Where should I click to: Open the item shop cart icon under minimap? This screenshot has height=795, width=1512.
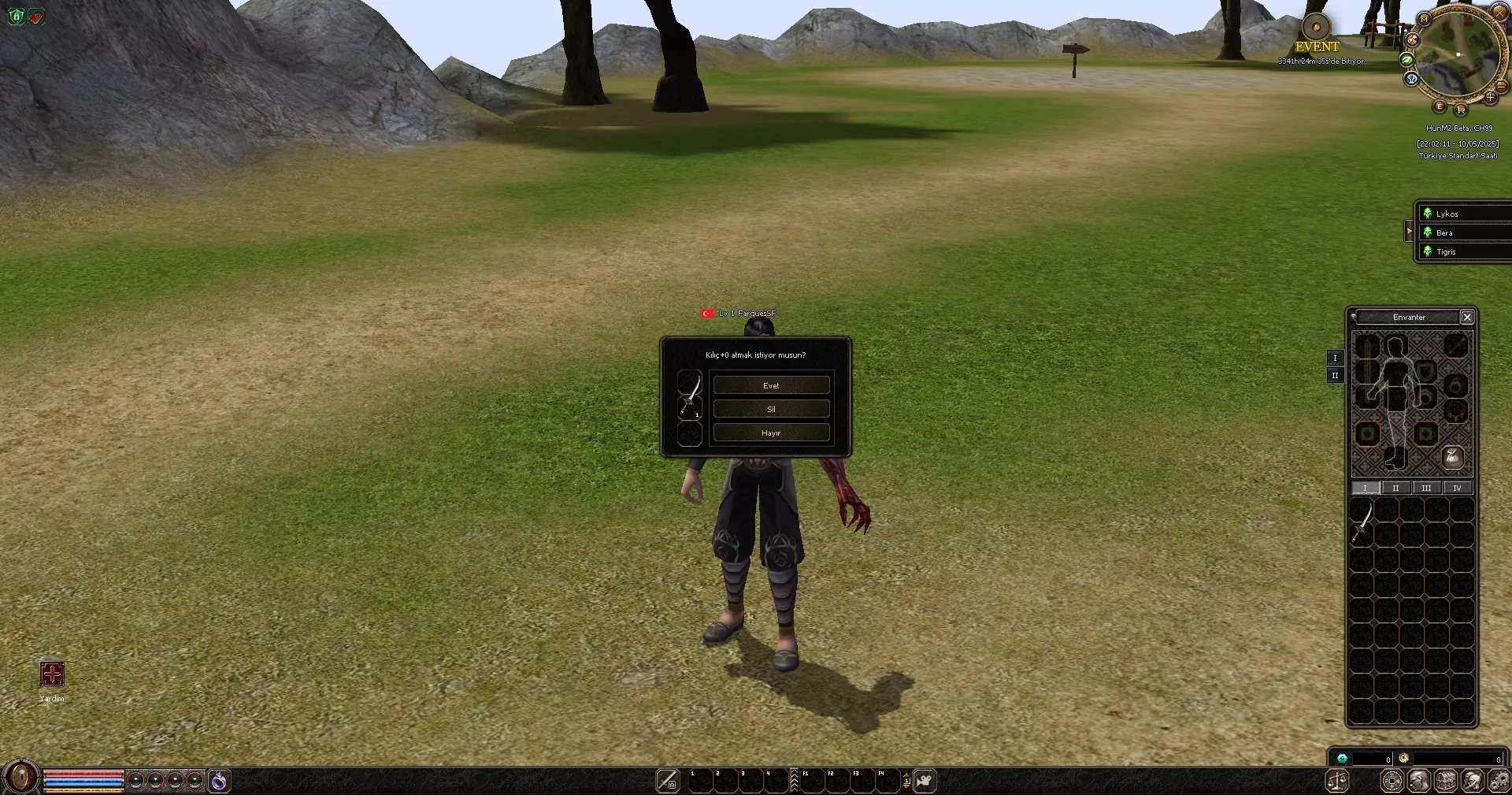coord(1462,110)
